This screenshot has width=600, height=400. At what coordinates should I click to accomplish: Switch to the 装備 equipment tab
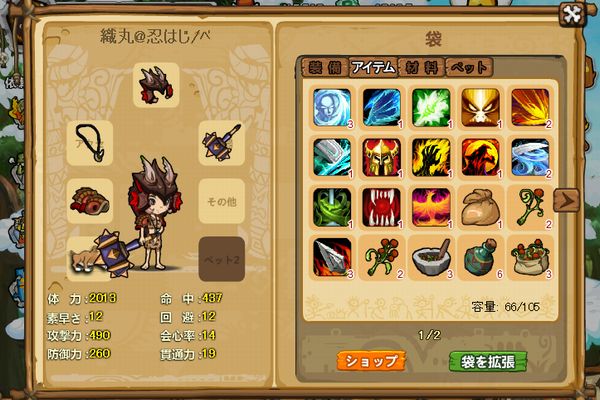[x=324, y=68]
